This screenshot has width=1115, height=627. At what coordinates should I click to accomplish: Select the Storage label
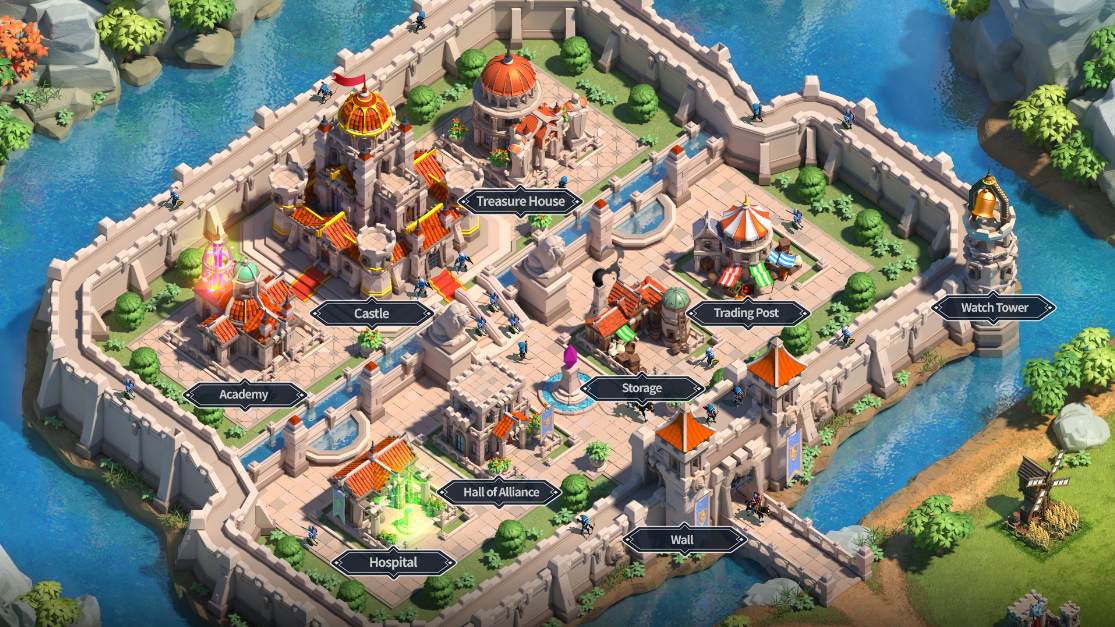point(642,388)
